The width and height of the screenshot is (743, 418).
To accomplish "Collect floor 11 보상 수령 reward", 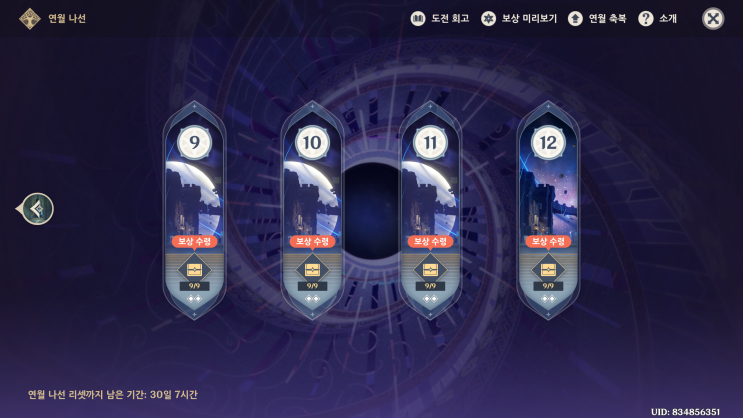I will (x=430, y=241).
